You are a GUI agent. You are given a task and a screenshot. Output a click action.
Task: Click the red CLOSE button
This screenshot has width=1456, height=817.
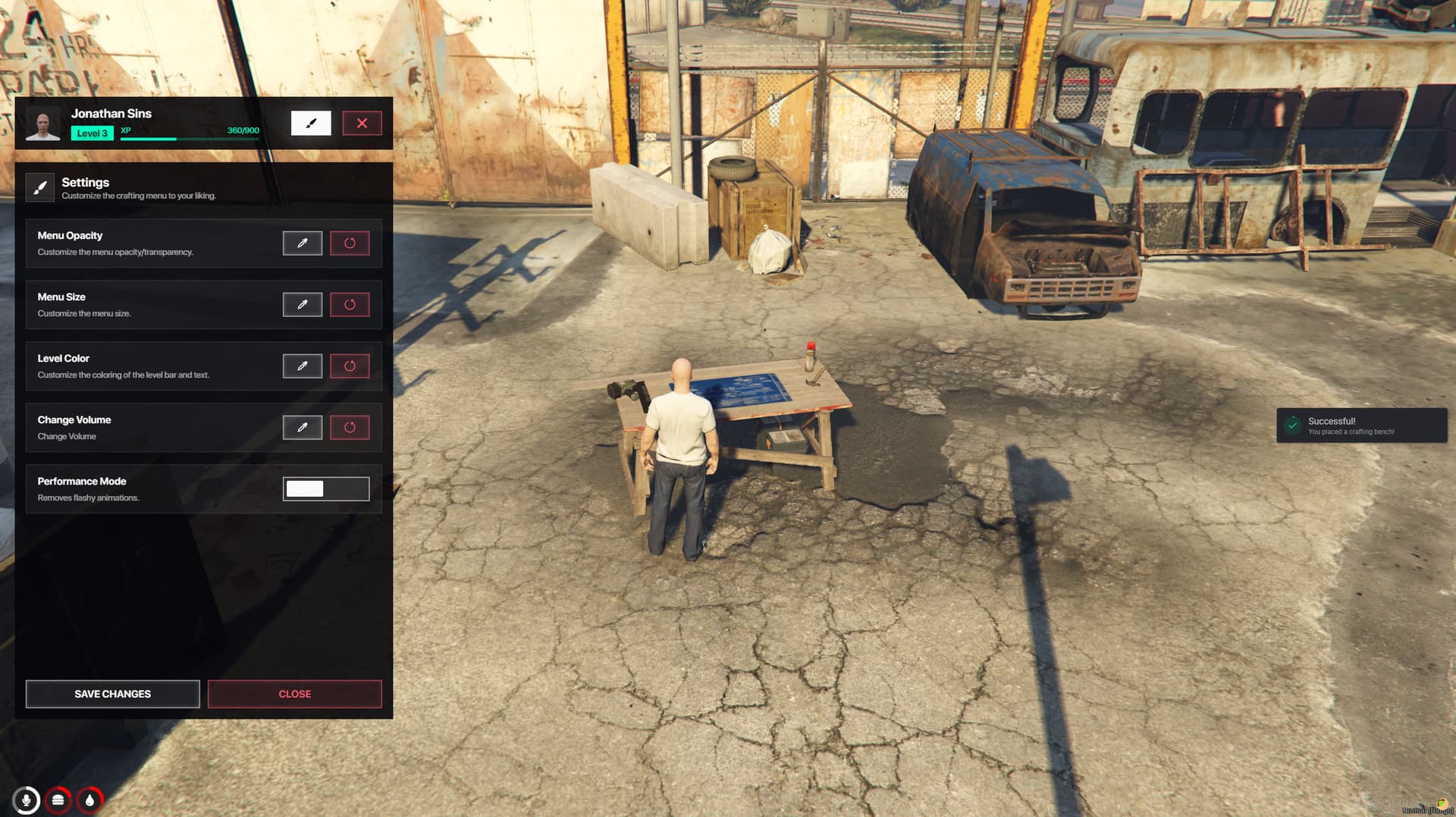[x=294, y=694]
